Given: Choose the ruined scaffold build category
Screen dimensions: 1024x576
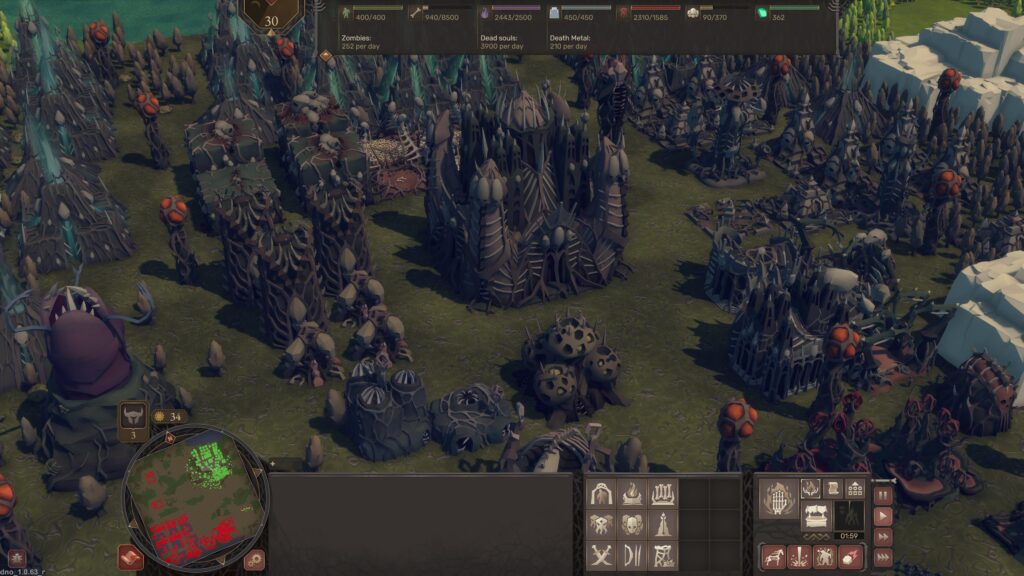Looking at the screenshot, I should 663,556.
